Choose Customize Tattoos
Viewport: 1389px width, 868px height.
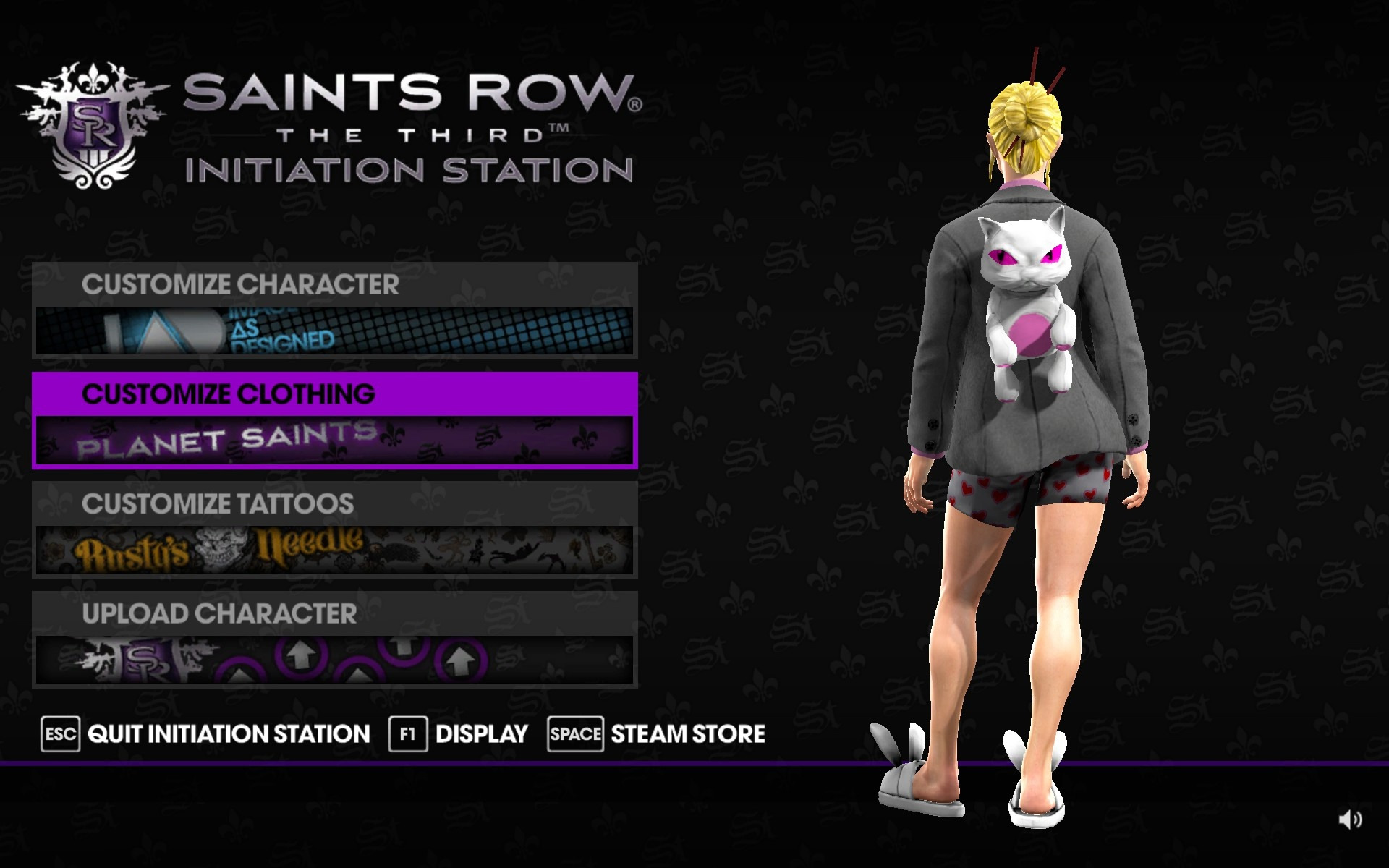click(x=334, y=529)
